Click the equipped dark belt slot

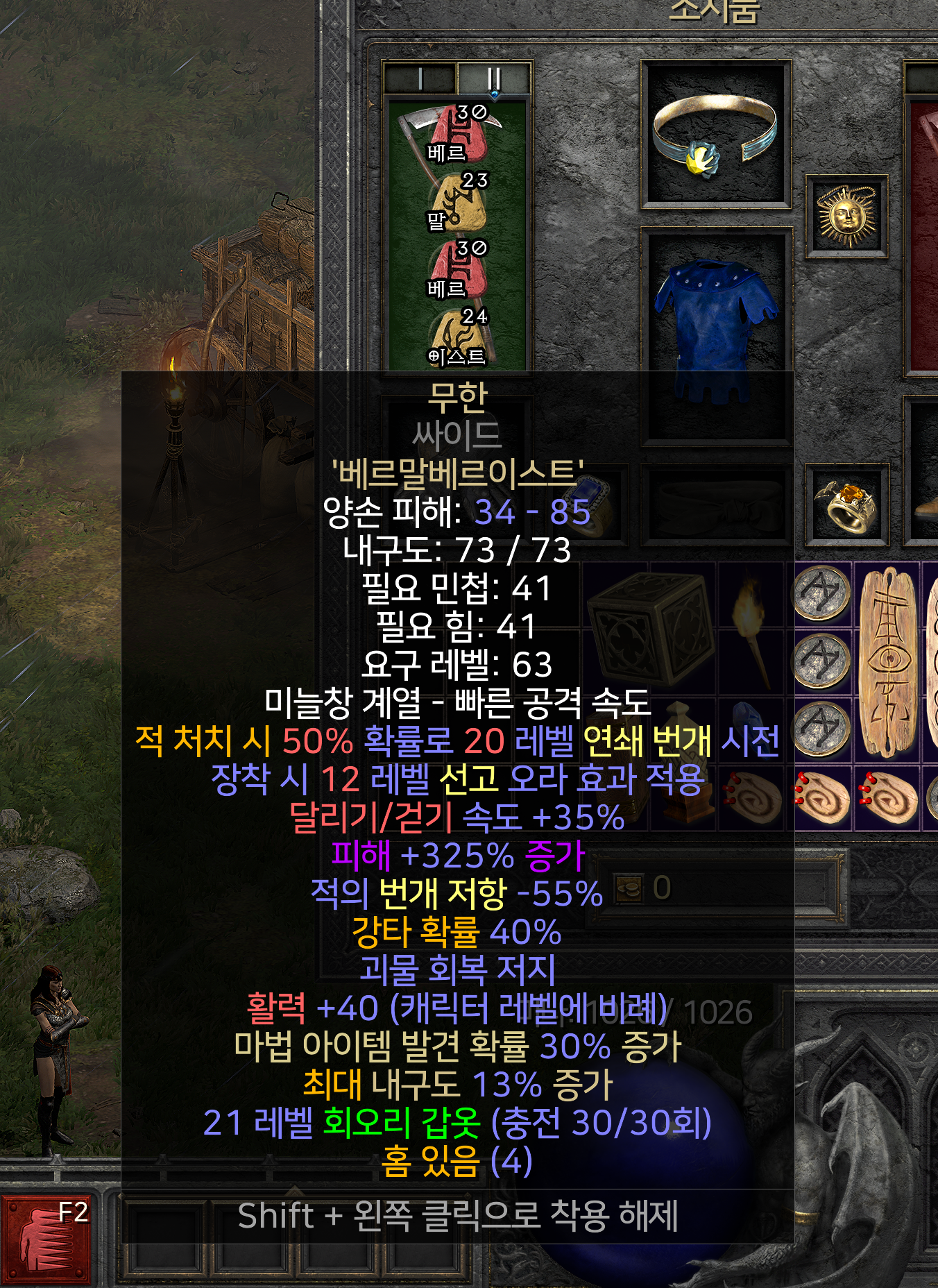coord(716,505)
